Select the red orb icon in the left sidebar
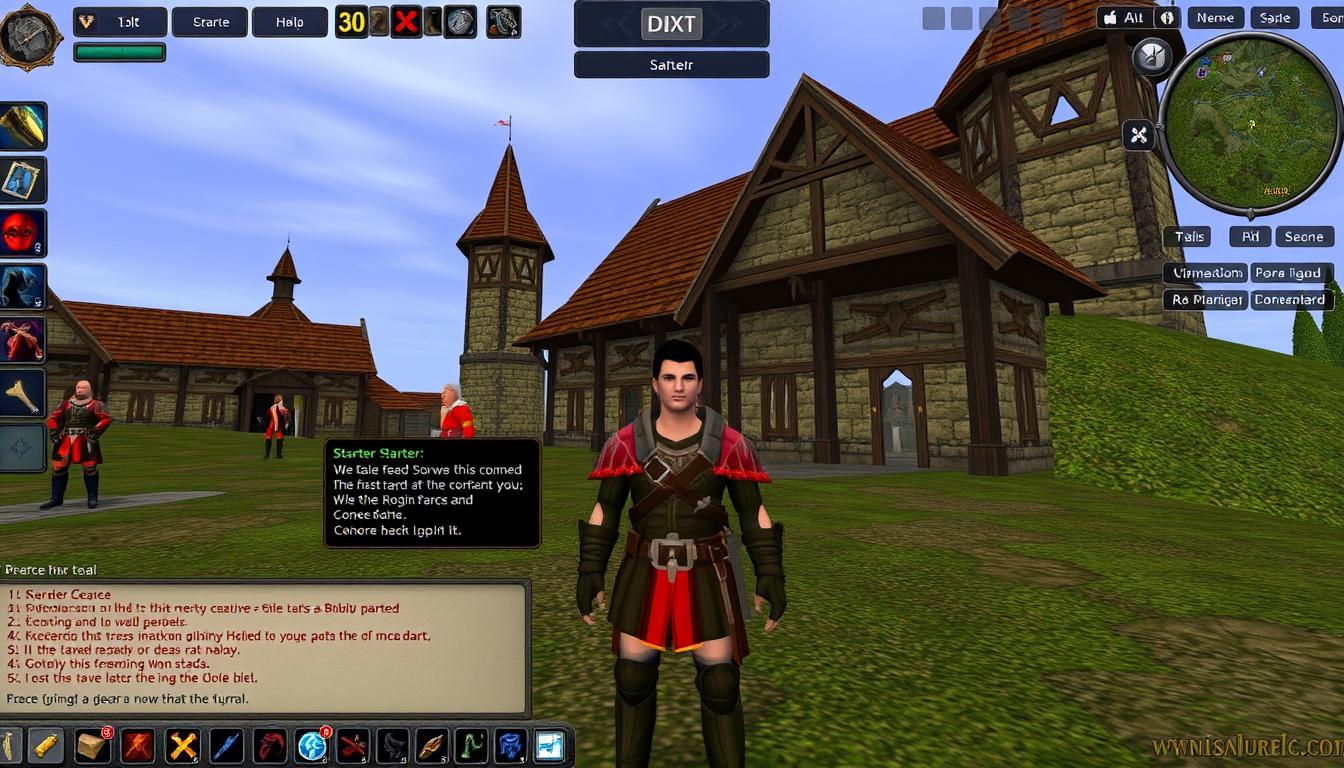The image size is (1344, 768). click(23, 231)
